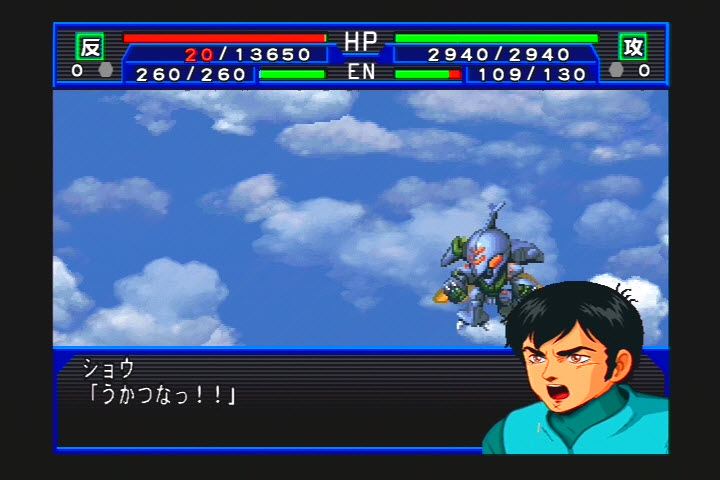Click the green 反 counterattack icon
Screen dimensions: 720x480
pos(90,46)
